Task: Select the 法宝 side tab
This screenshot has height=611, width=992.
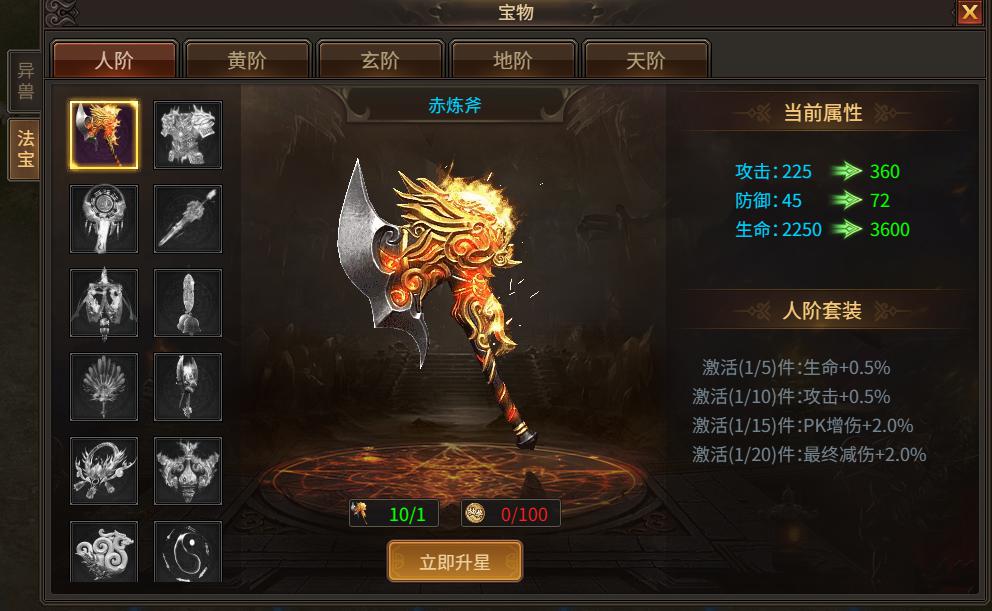Action: 25,150
